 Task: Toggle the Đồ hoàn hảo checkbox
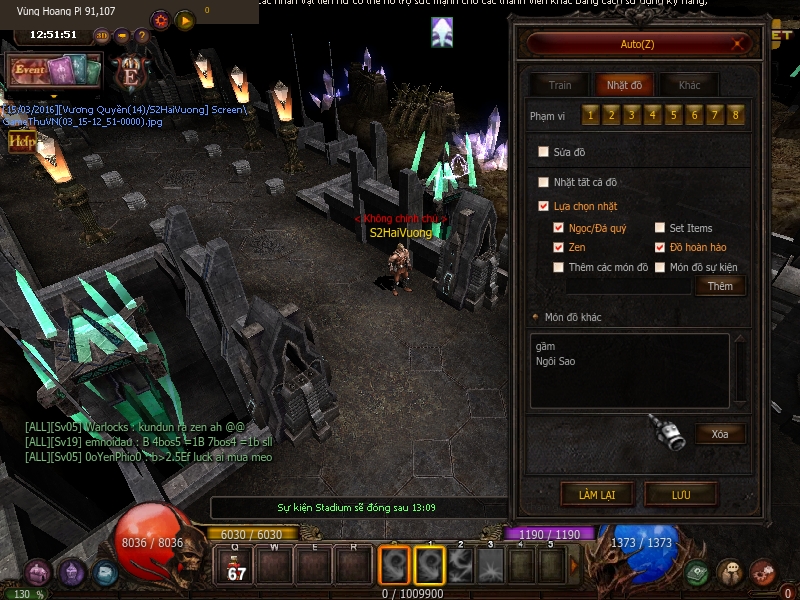[x=660, y=247]
